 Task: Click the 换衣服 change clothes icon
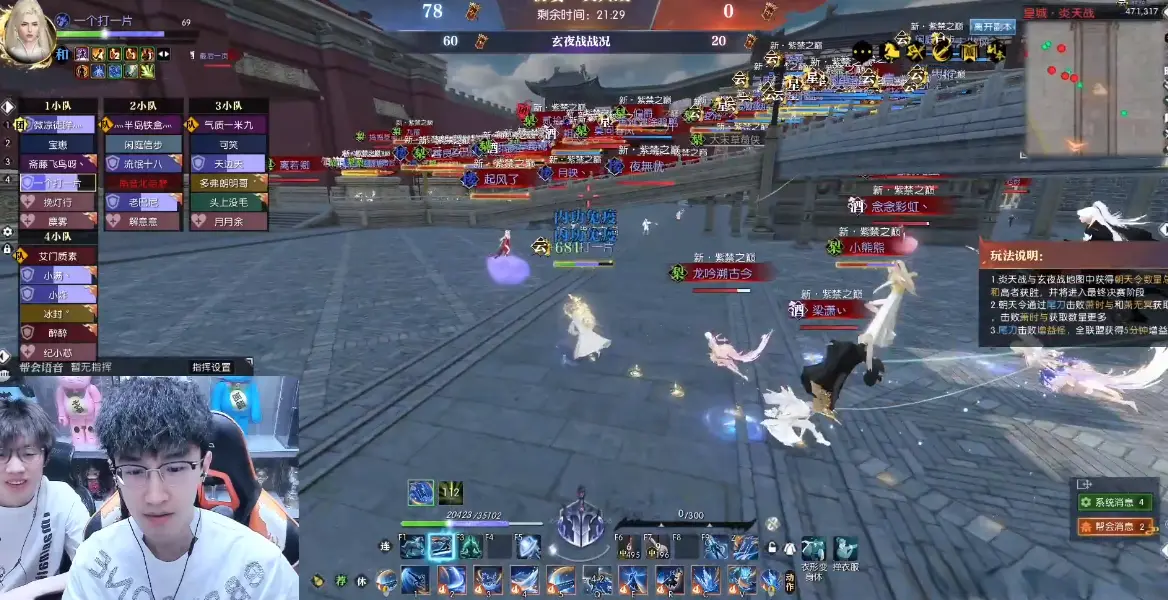[846, 549]
